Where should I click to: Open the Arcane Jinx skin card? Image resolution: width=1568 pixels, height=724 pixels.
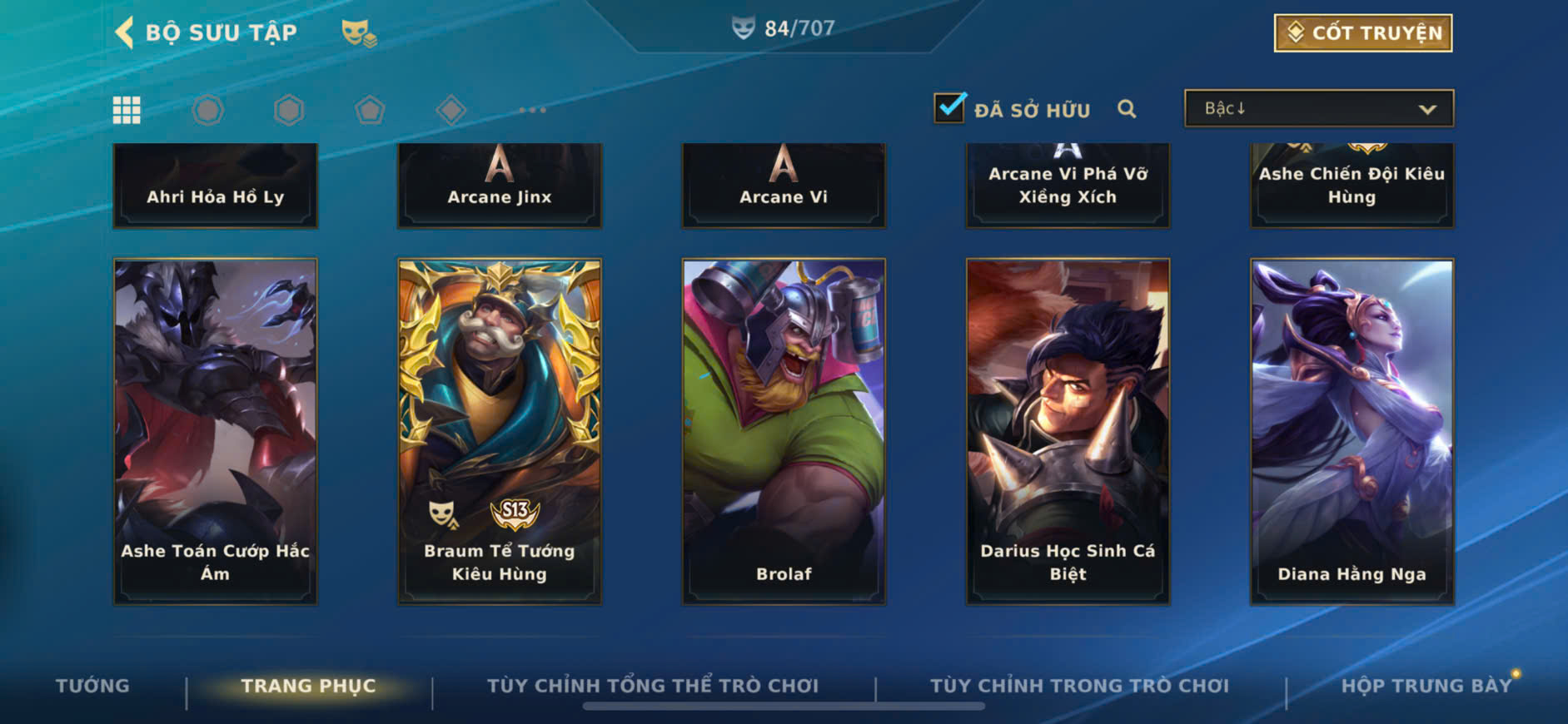[500, 186]
